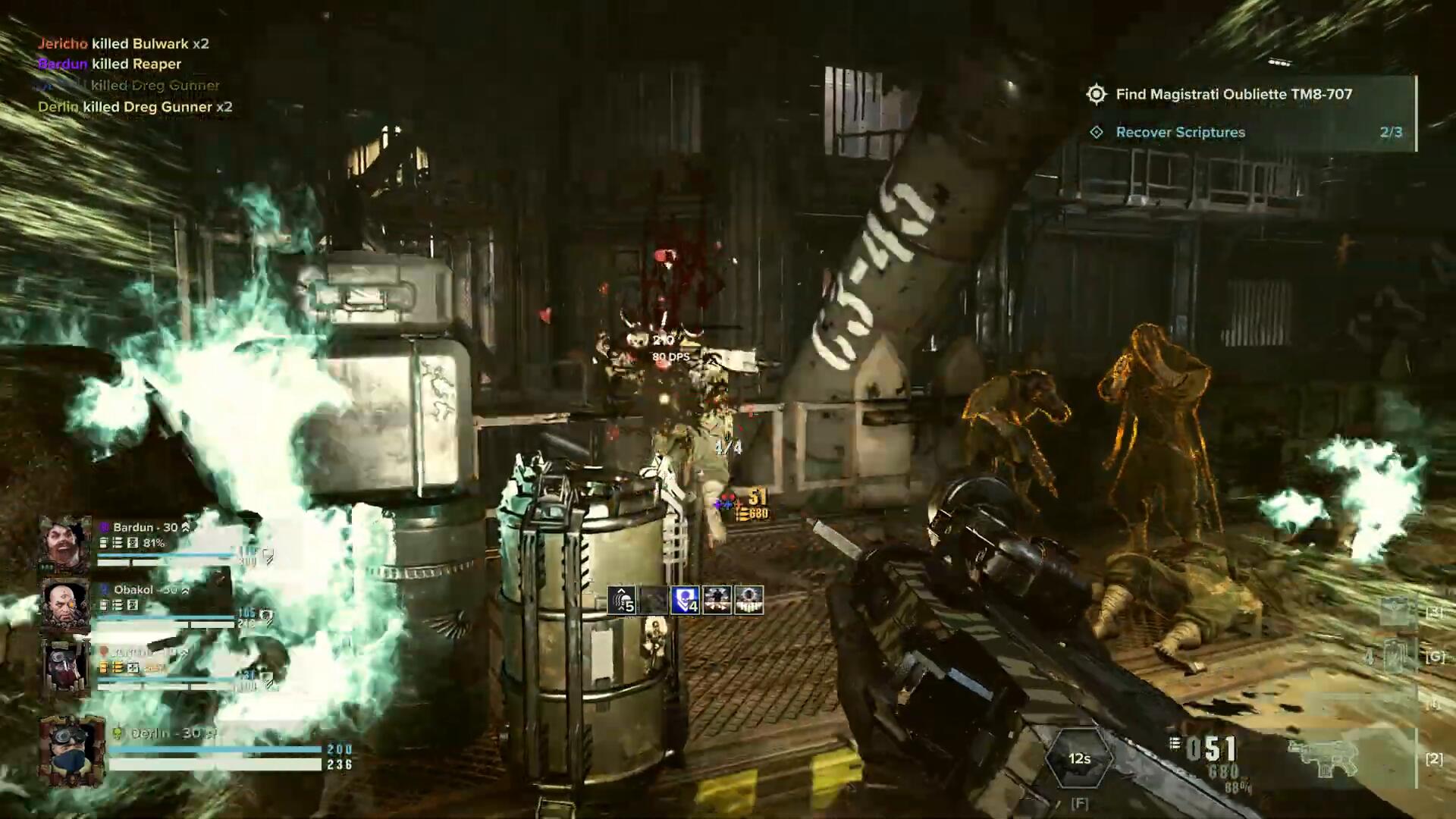This screenshot has width=1456, height=819.
Task: Select the ranged weapon slot icon
Action: 1323,758
